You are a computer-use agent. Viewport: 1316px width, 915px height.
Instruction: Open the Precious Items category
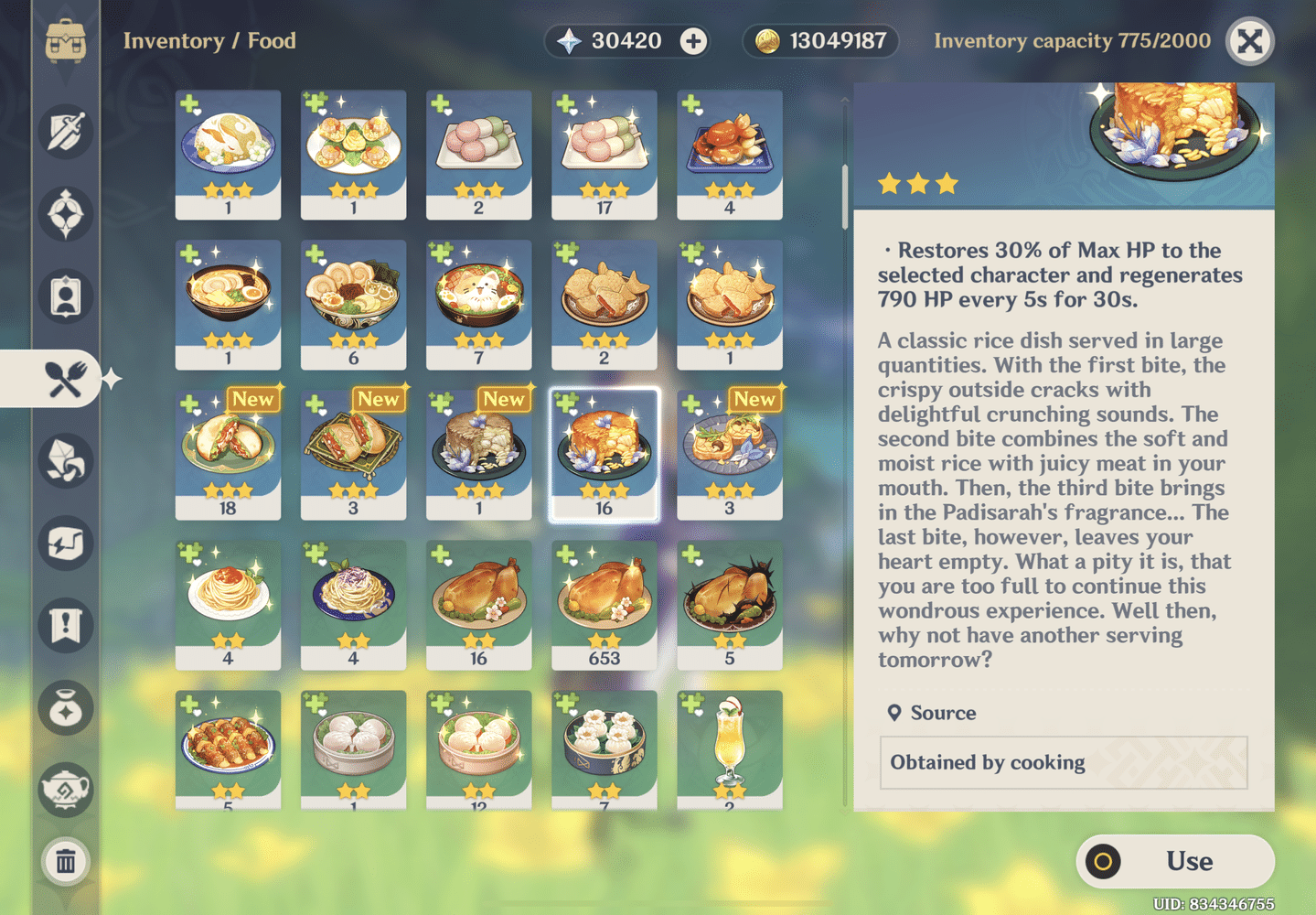click(65, 708)
